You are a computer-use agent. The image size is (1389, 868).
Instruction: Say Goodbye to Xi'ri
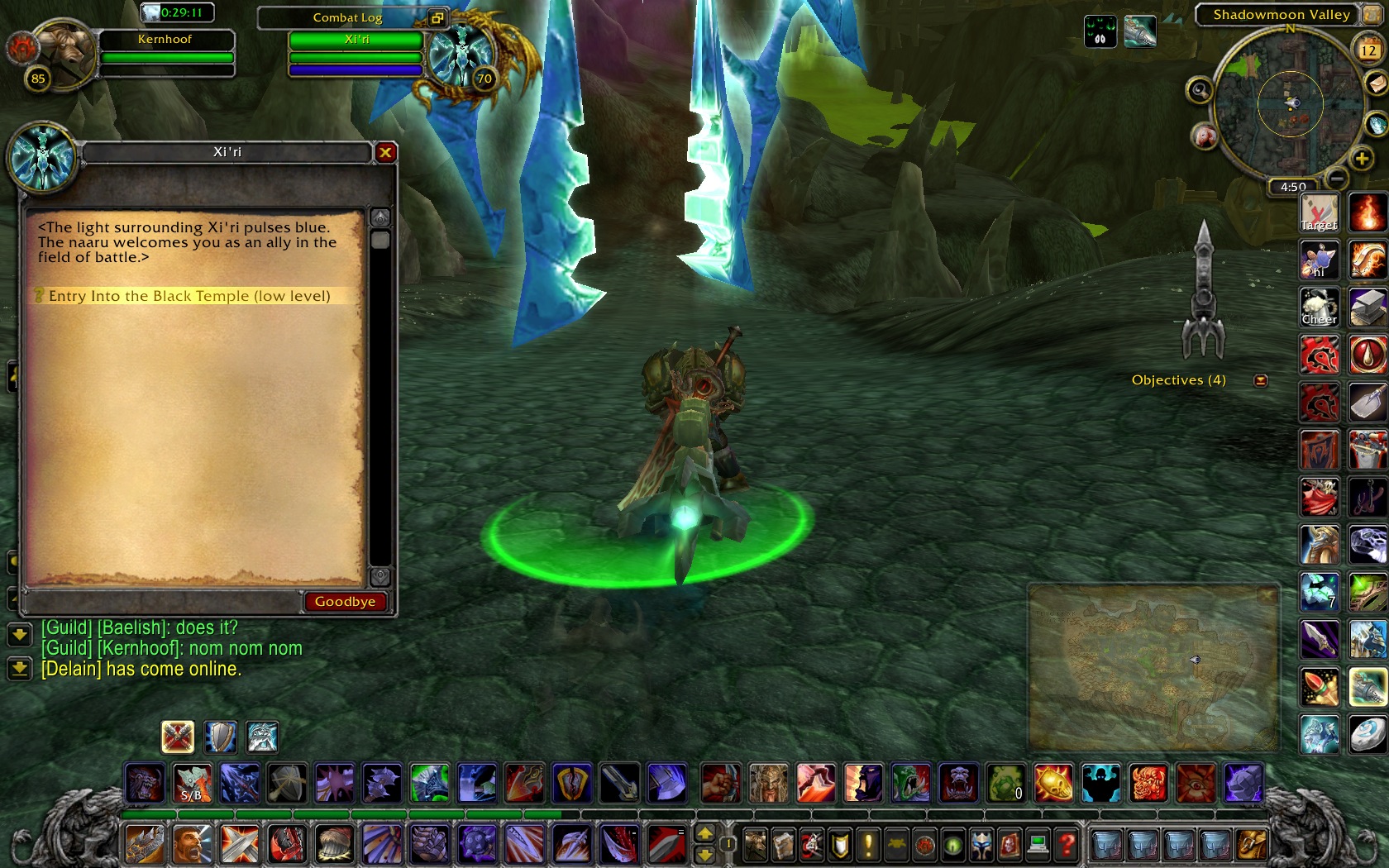pyautogui.click(x=345, y=602)
